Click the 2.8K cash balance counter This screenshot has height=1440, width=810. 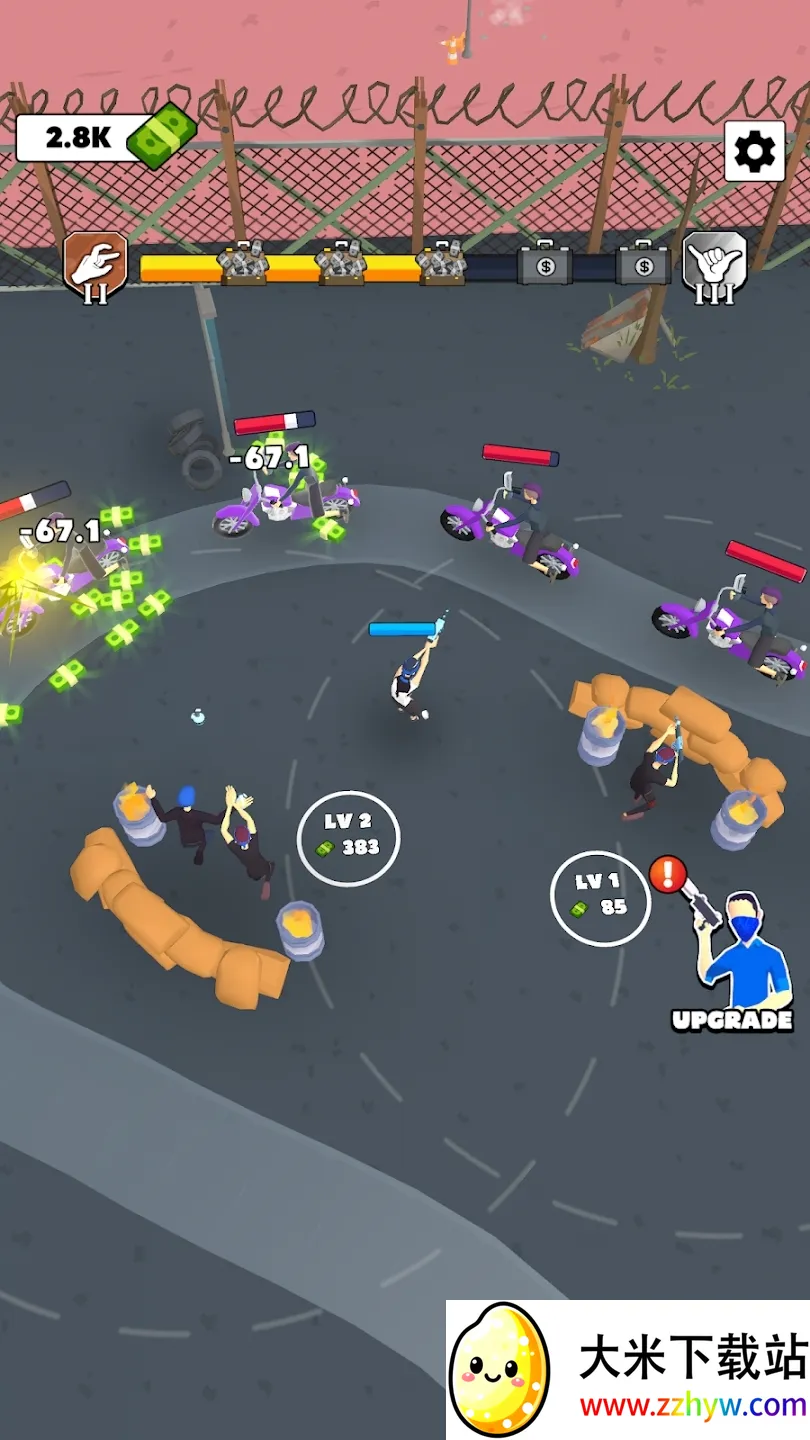pos(100,138)
